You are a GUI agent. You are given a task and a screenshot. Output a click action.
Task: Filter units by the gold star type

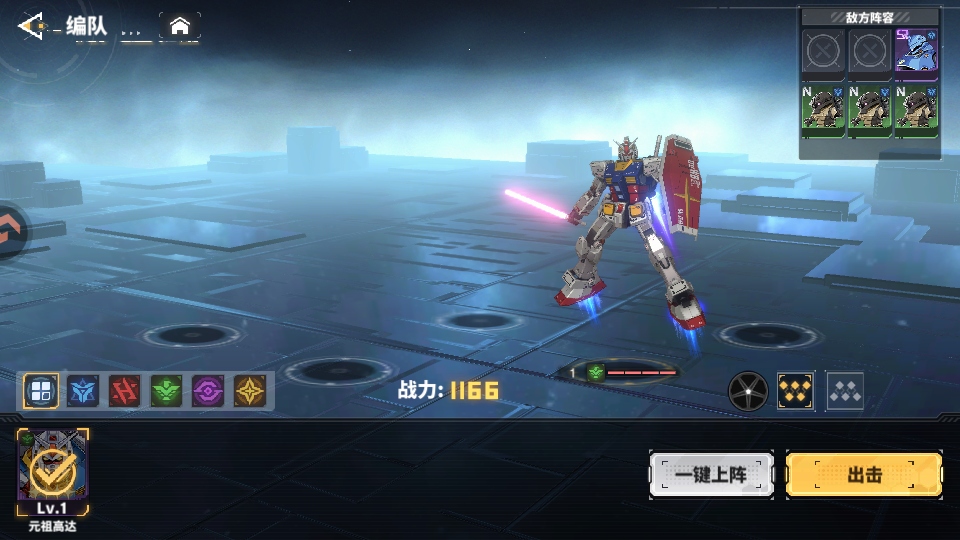pyautogui.click(x=250, y=391)
